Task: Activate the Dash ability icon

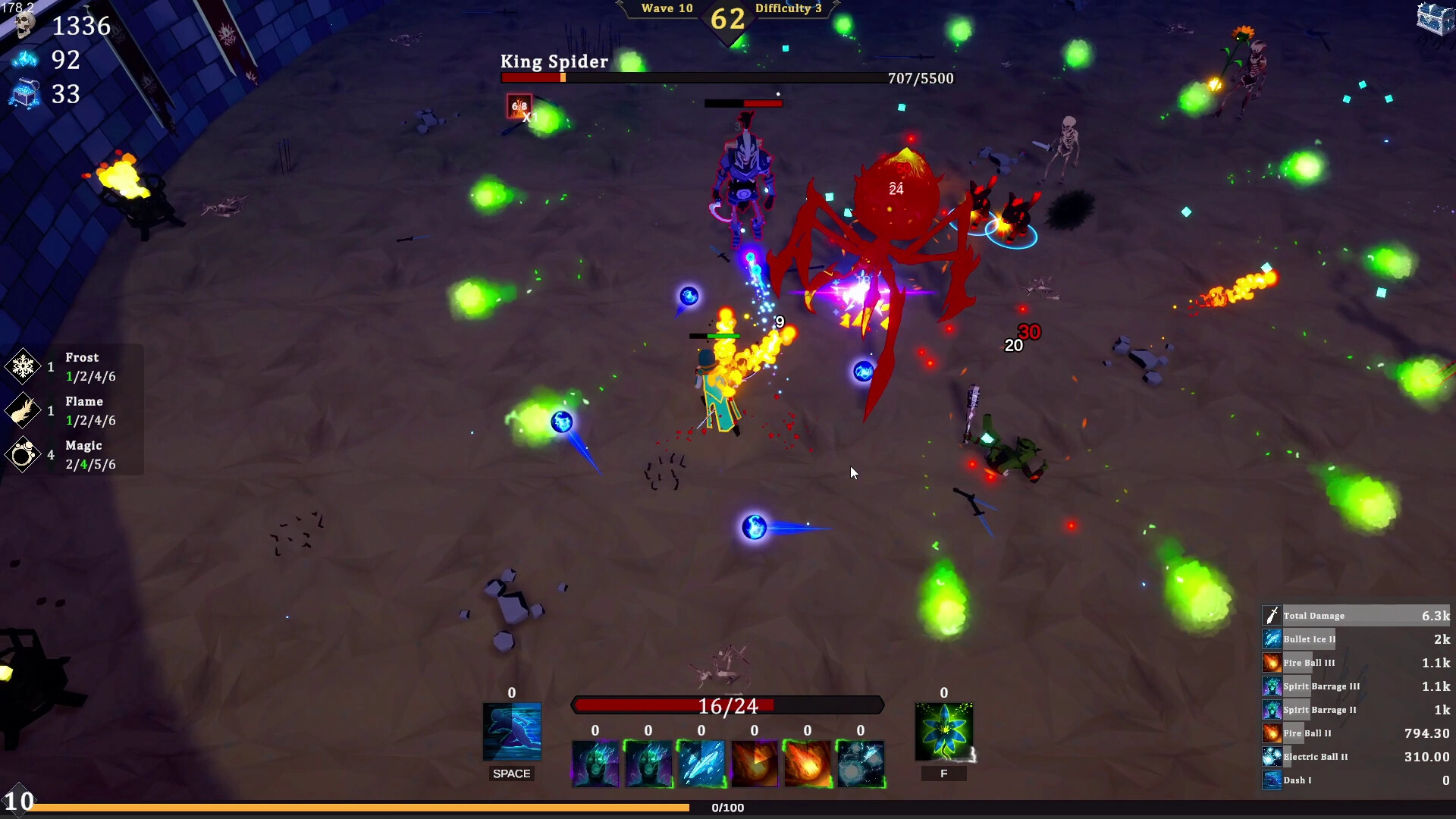Action: [512, 732]
